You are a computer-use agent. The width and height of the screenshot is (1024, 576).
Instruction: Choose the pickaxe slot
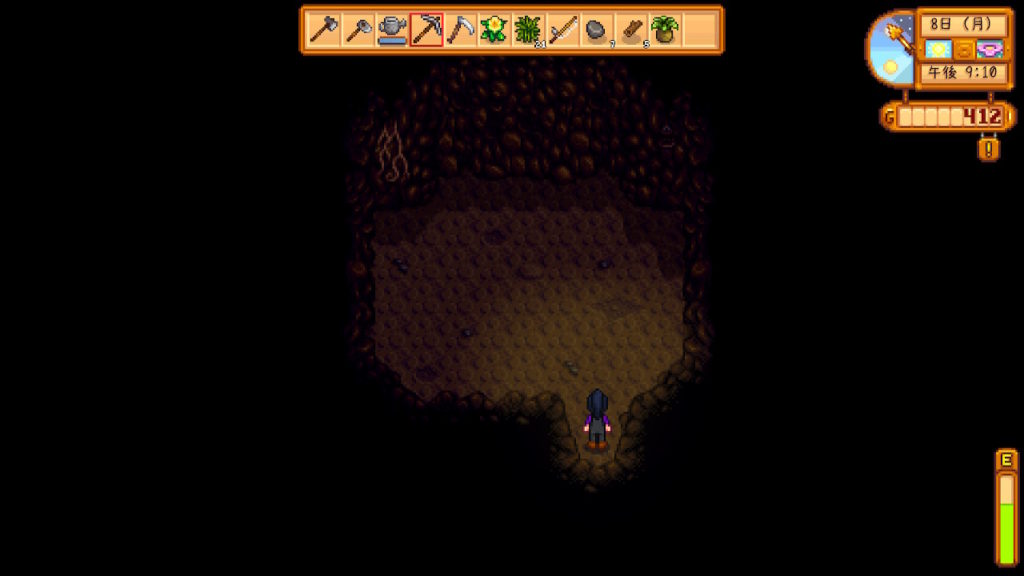tap(426, 30)
